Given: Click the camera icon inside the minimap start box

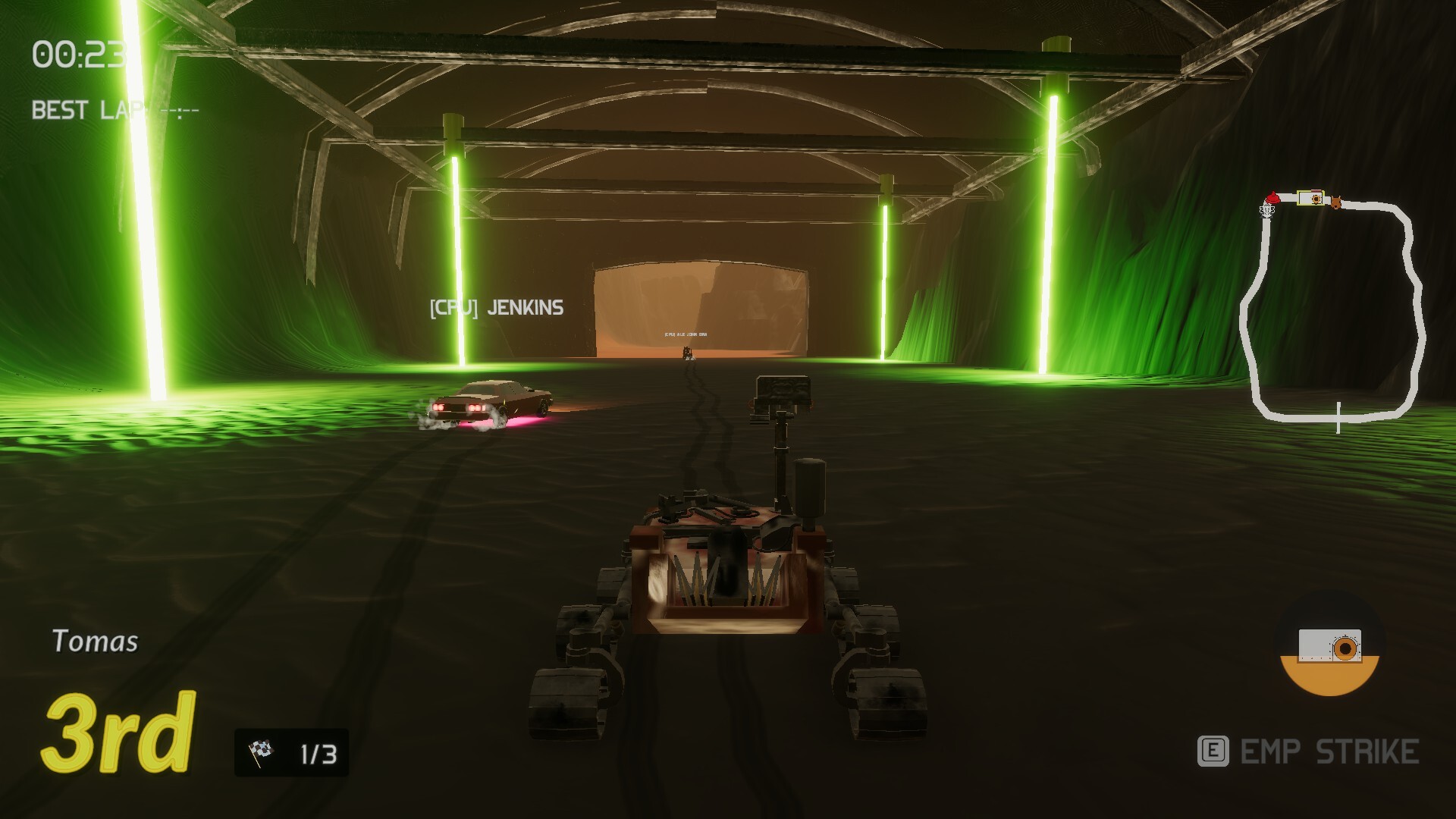Looking at the screenshot, I should pos(1315,199).
